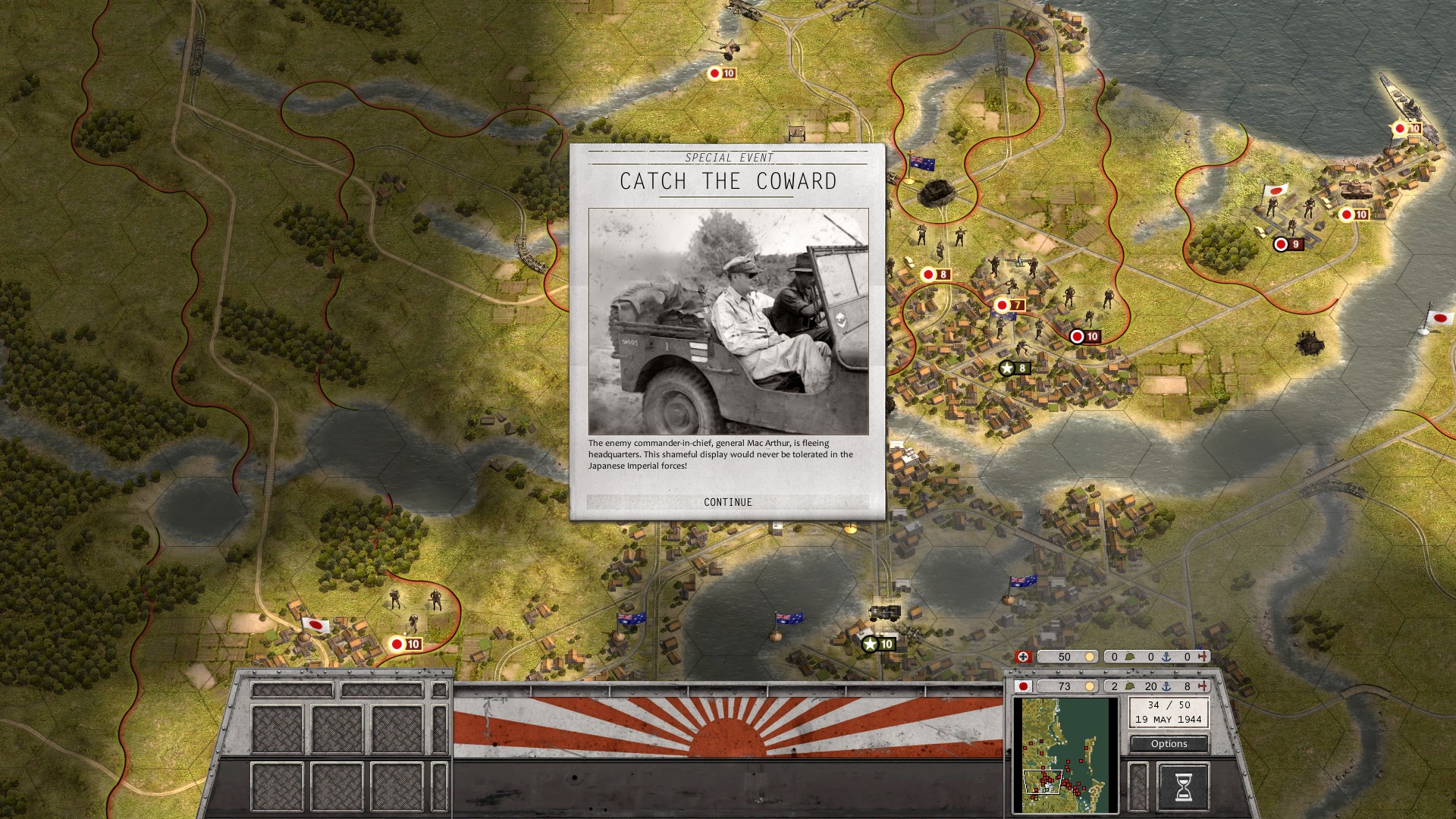The image size is (1456, 819).
Task: Select the Australian tank unit near the event popup
Action: (938, 190)
